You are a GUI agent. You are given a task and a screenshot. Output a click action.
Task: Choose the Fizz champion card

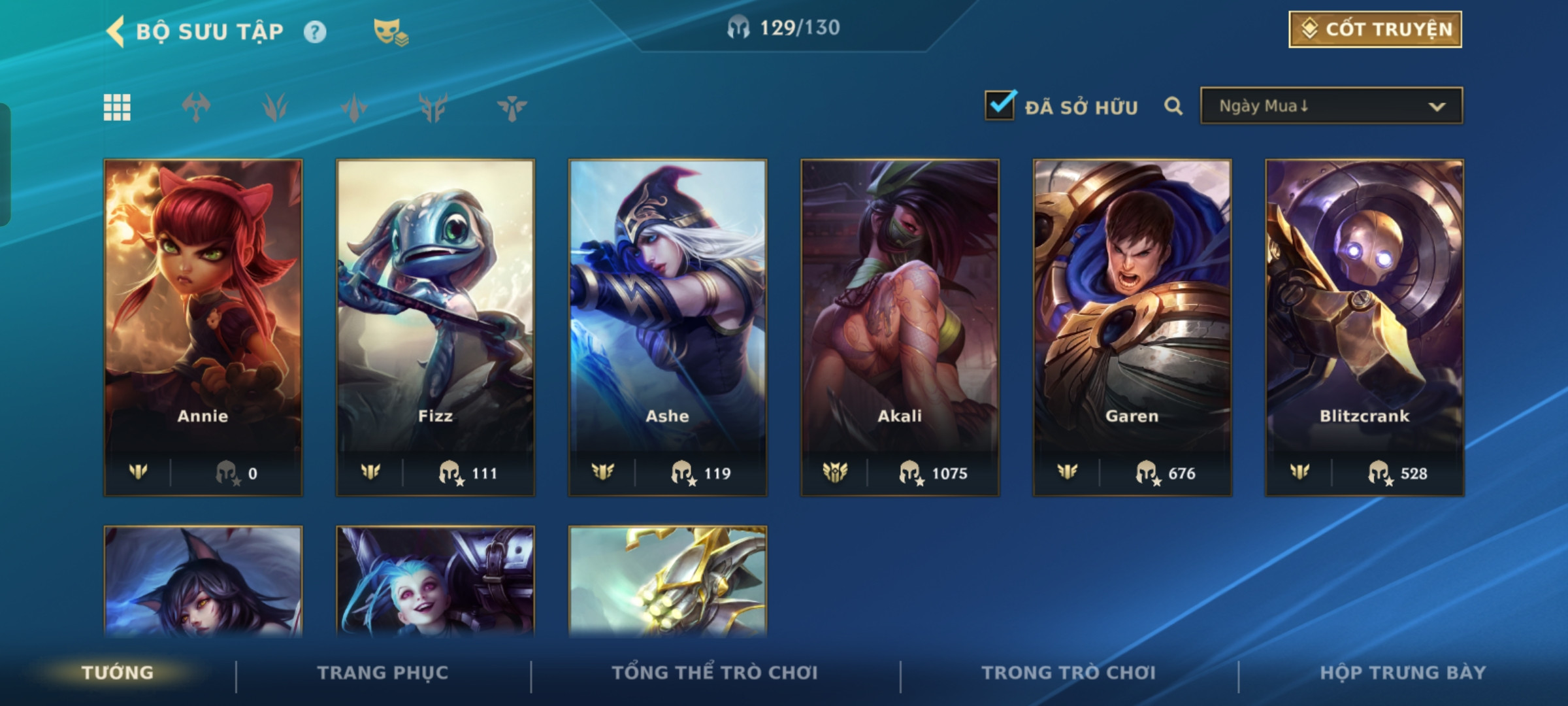tap(435, 327)
